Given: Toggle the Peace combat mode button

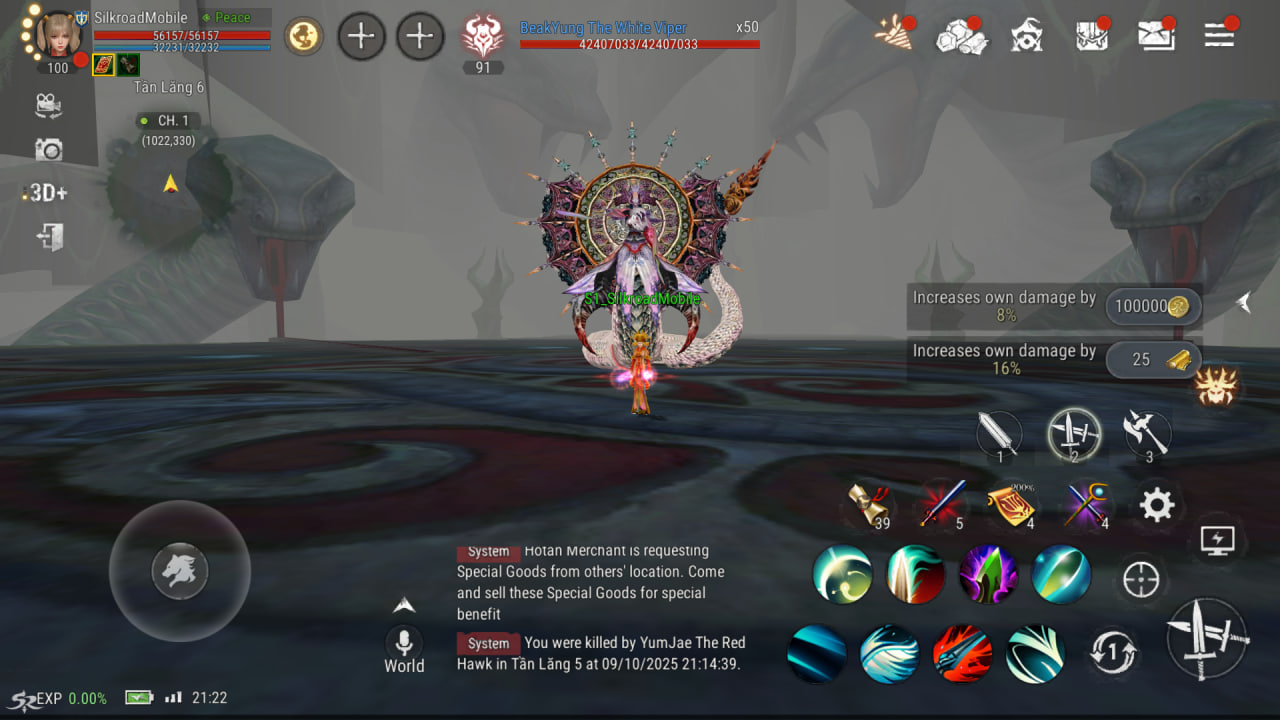Looking at the screenshot, I should click(234, 18).
